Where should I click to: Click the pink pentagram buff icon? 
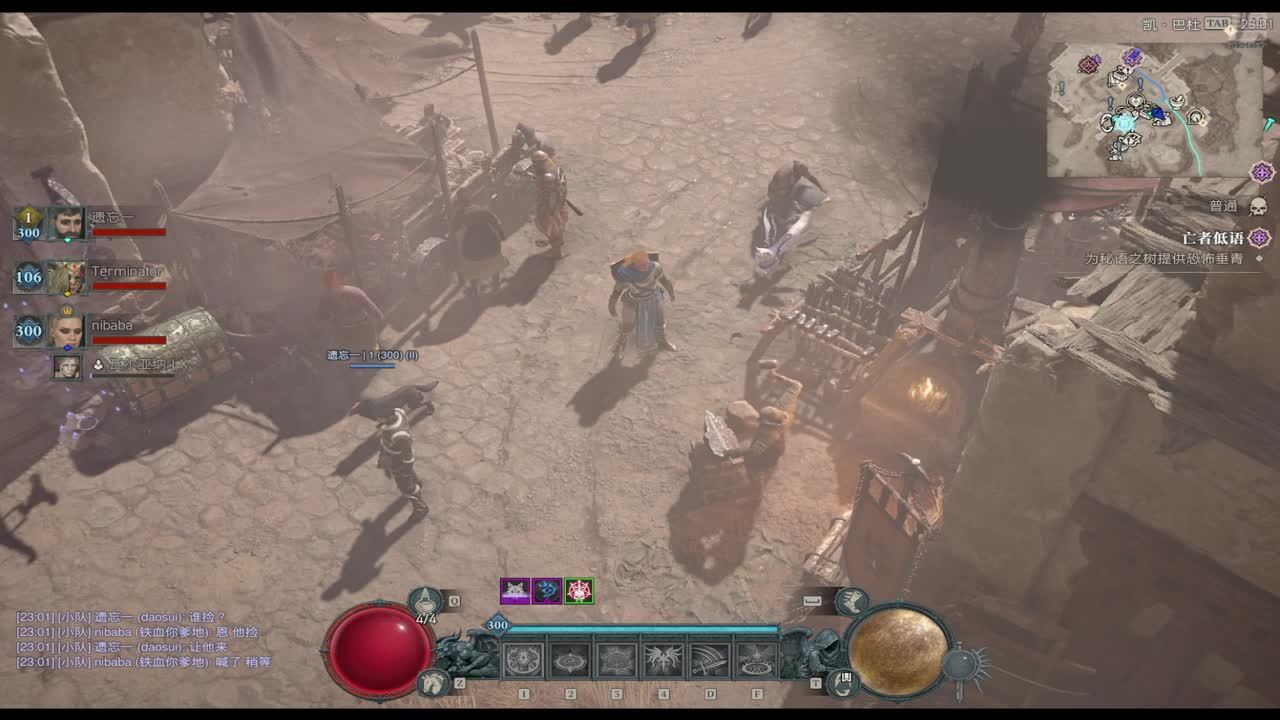(579, 591)
